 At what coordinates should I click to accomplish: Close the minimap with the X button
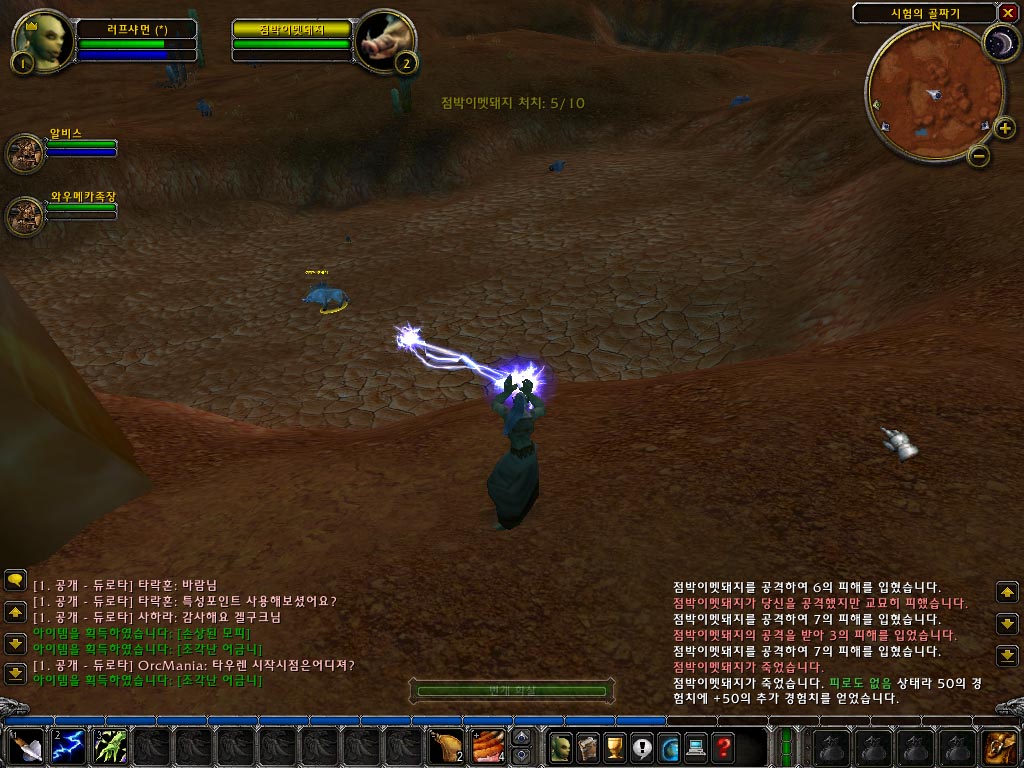tap(1007, 13)
